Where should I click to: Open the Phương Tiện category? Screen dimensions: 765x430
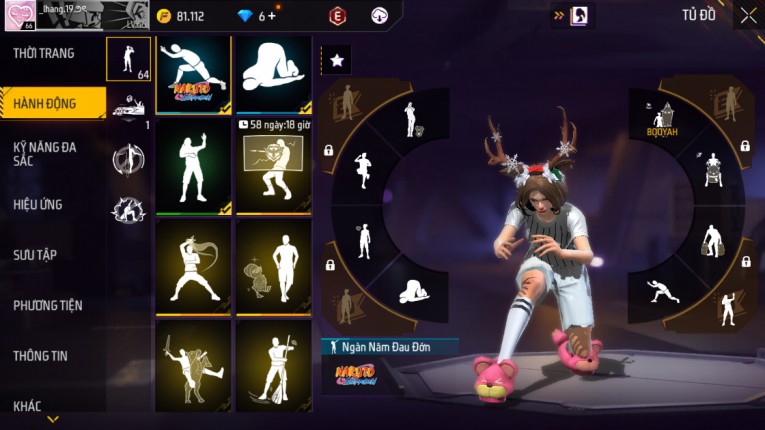coord(48,306)
